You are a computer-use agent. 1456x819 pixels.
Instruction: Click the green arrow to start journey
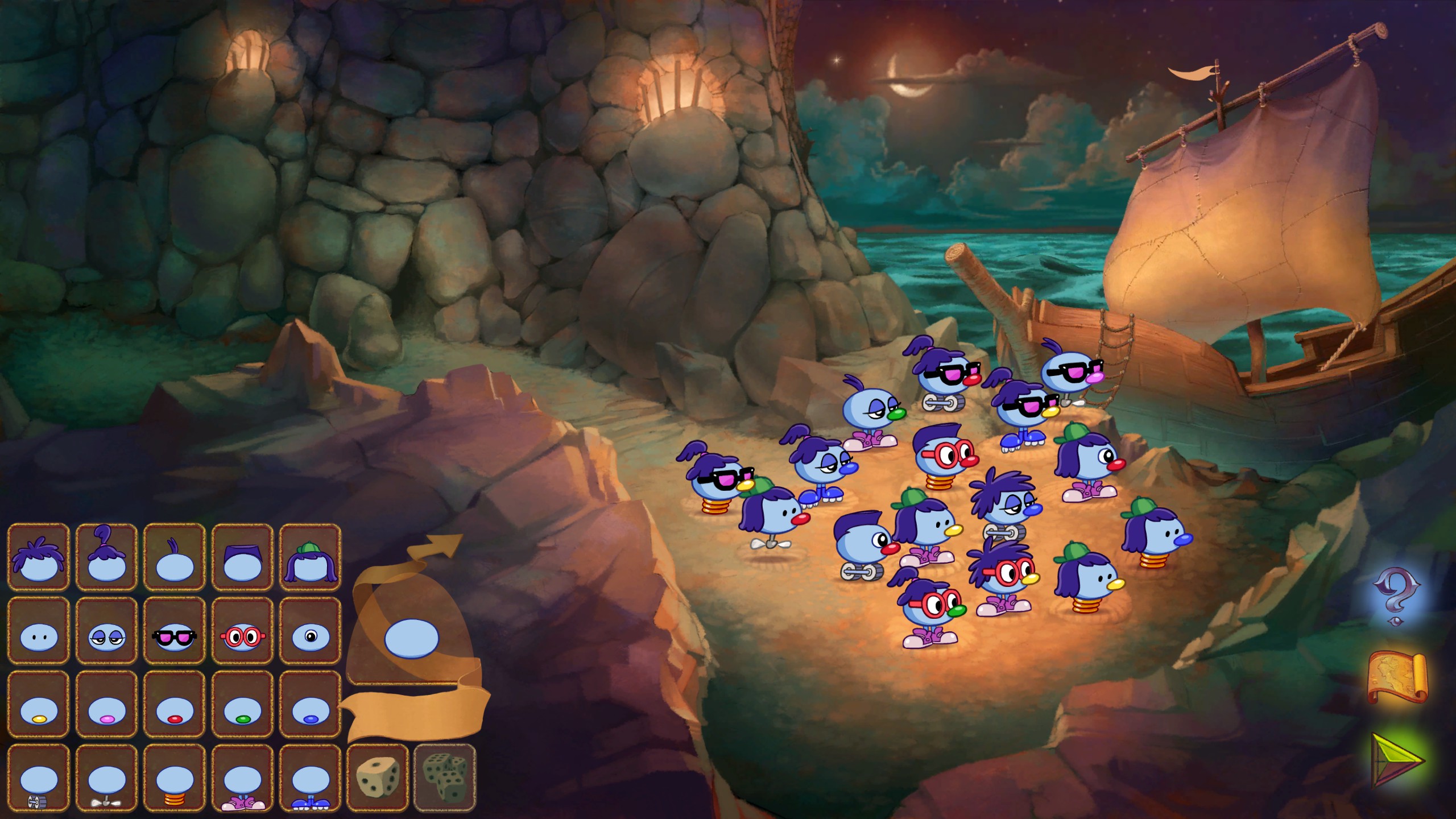click(x=1396, y=760)
